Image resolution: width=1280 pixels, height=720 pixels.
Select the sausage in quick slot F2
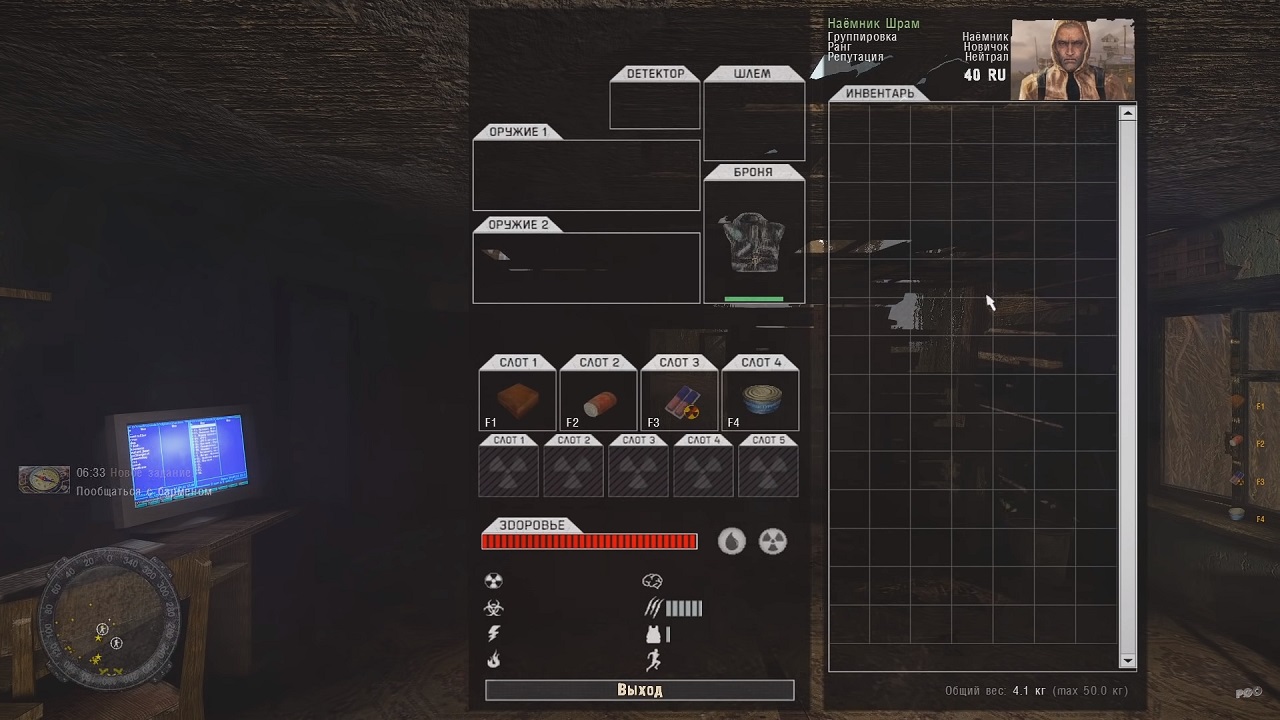(x=598, y=401)
